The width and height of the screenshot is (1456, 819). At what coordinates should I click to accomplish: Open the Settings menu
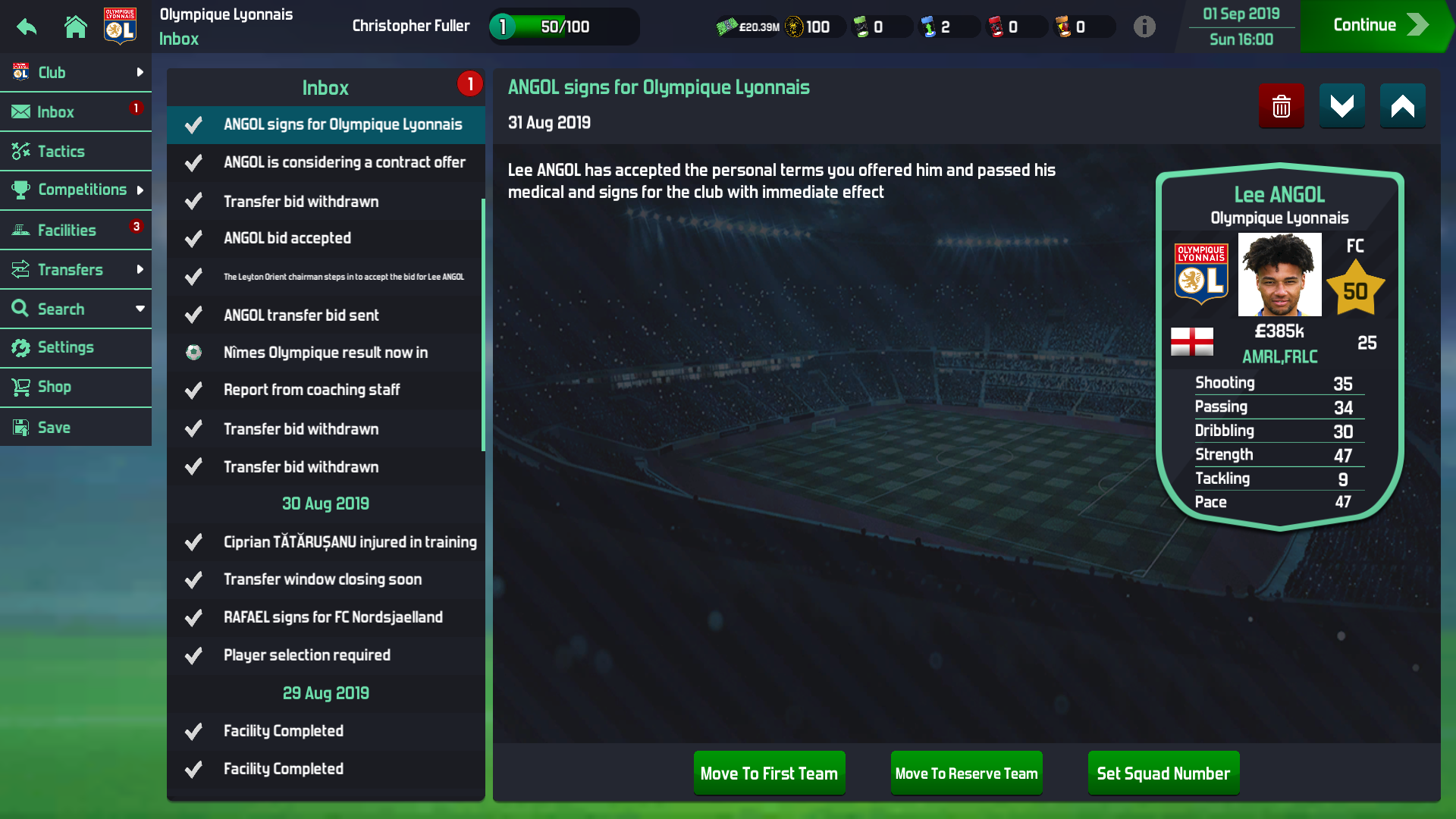[76, 348]
